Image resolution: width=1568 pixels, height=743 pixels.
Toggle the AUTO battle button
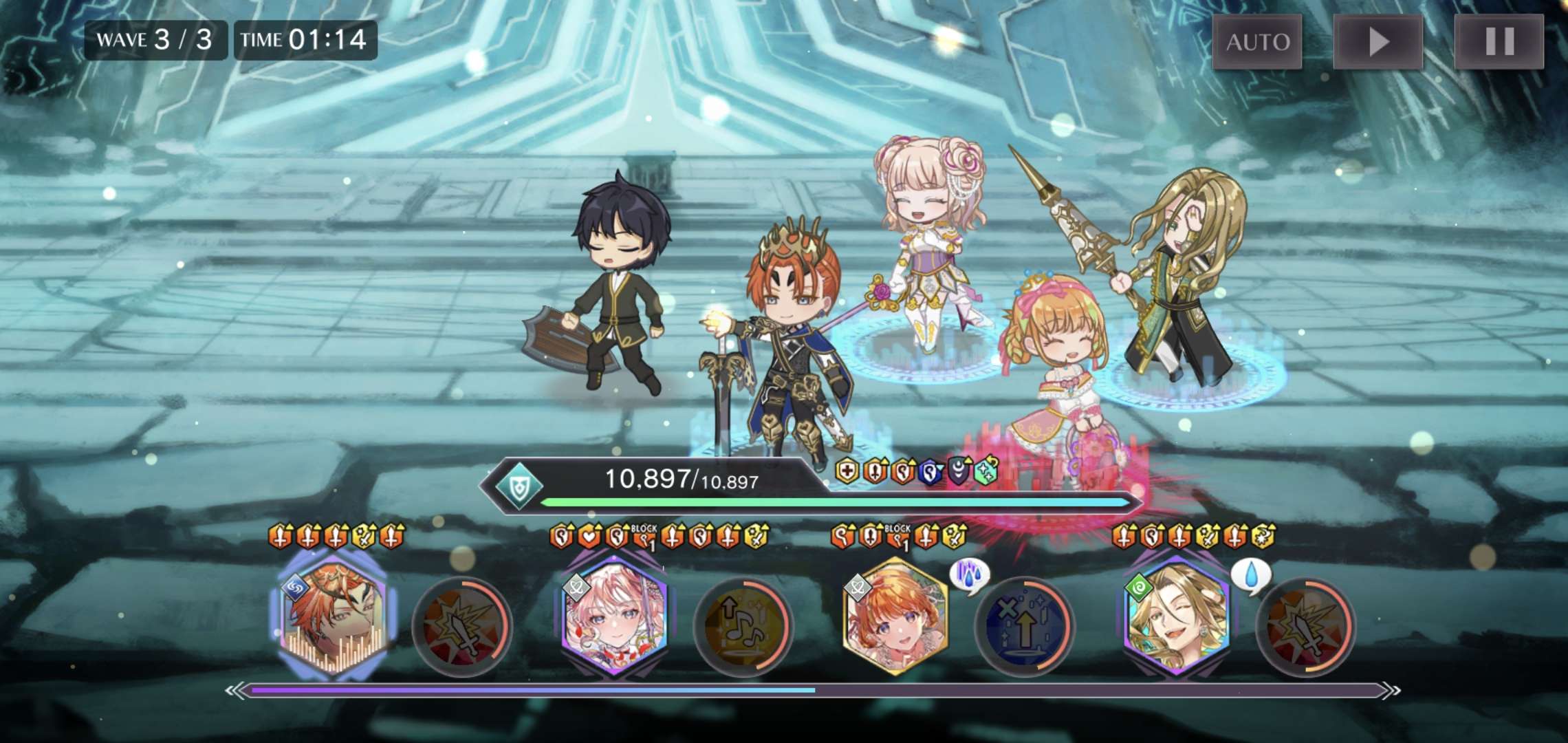pos(1257,42)
